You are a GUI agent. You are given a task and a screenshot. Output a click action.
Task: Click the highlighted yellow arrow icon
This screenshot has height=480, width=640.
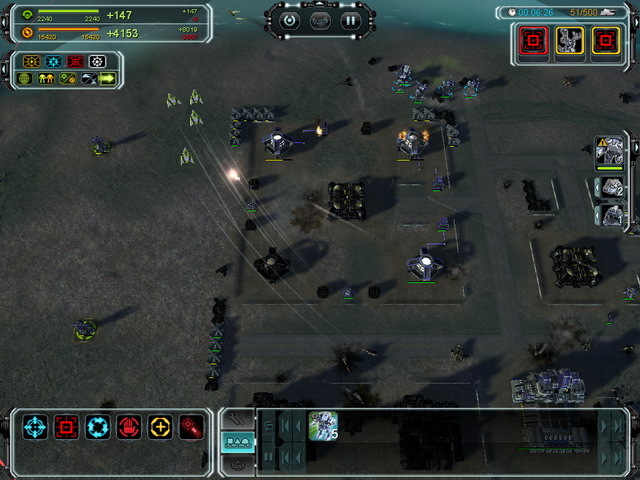pyautogui.click(x=107, y=79)
